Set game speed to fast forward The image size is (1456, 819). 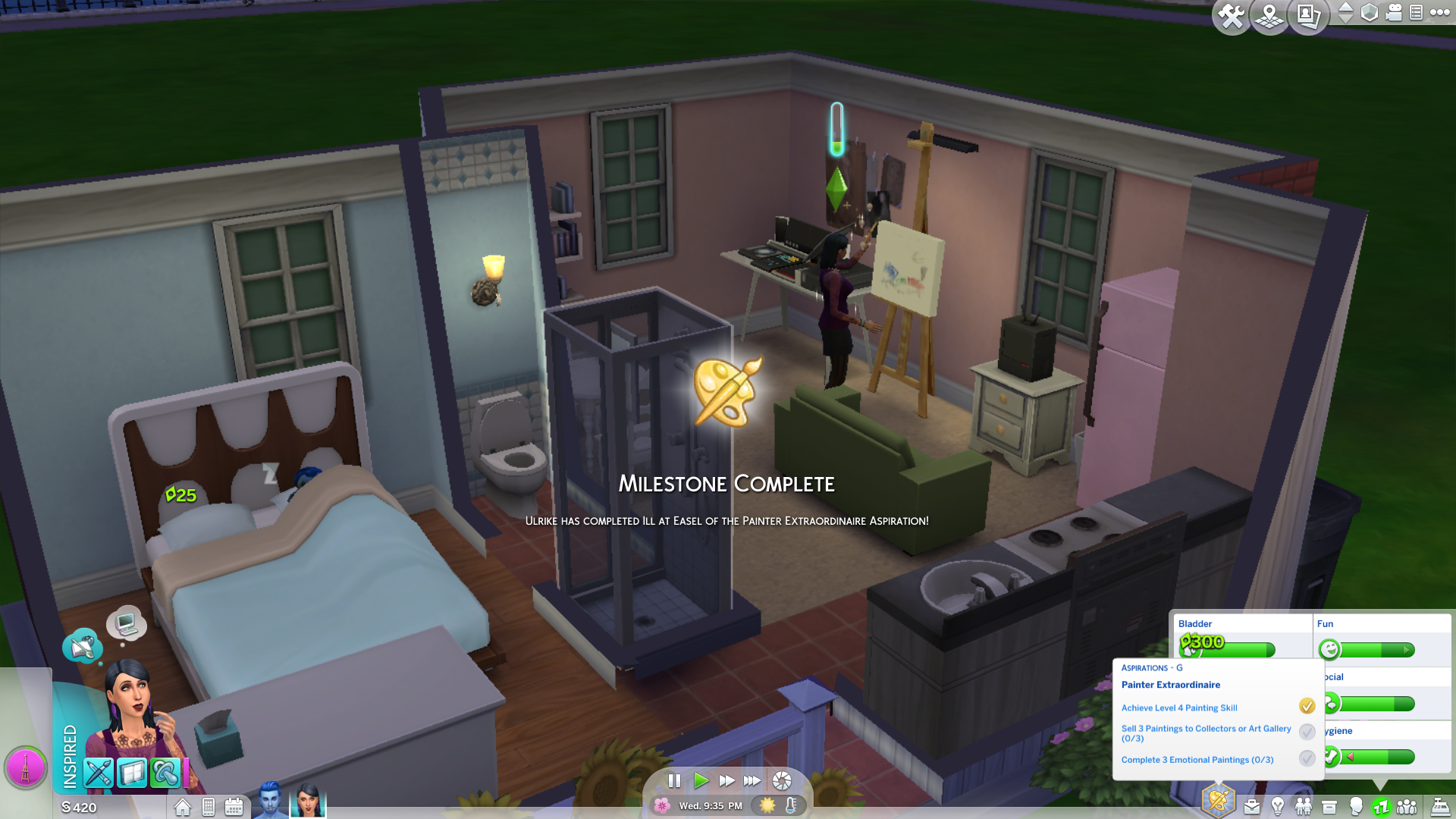pyautogui.click(x=726, y=780)
